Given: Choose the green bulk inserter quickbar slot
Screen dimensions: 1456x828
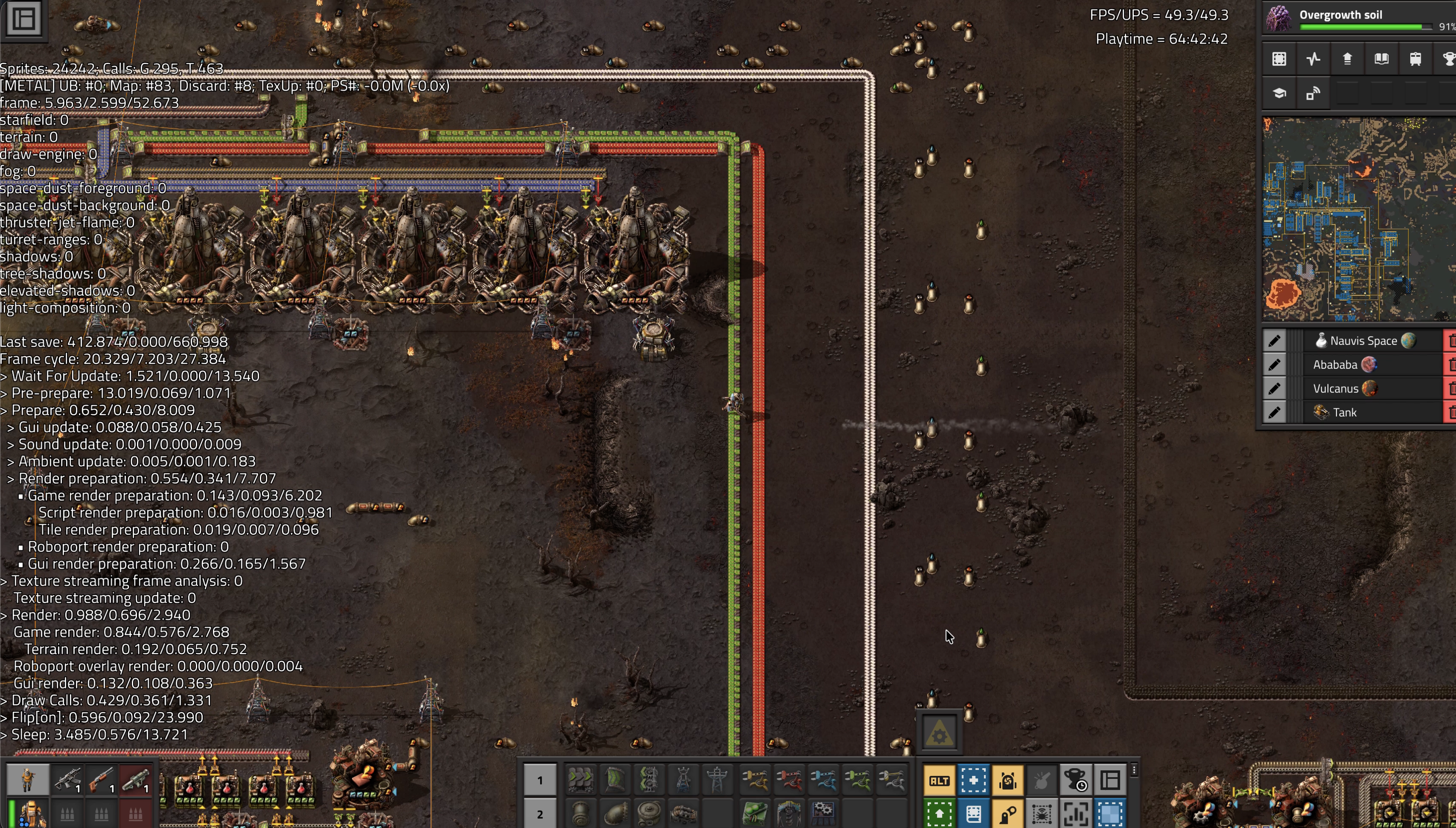Looking at the screenshot, I should coord(857,780).
